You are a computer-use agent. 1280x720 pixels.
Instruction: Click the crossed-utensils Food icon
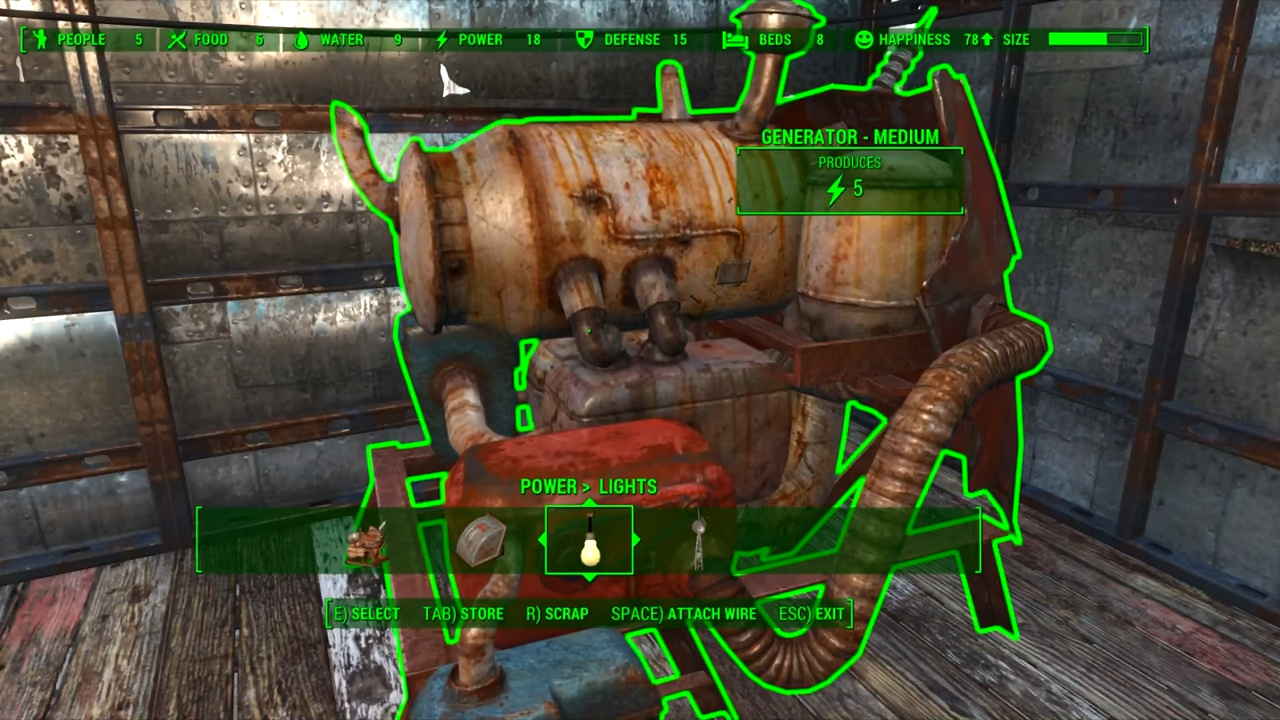[x=177, y=39]
